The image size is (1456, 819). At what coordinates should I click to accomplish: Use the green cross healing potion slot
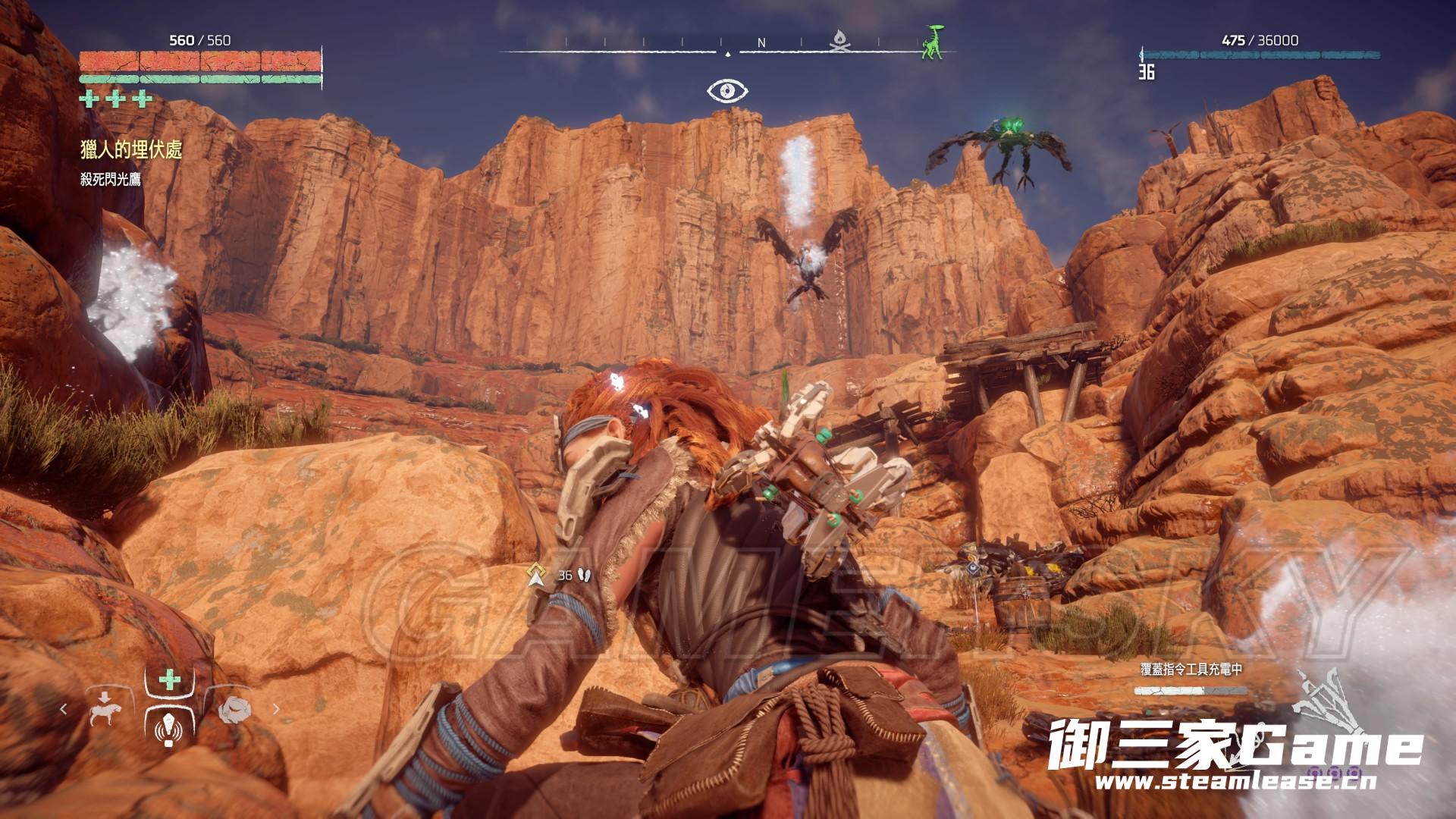pos(168,679)
